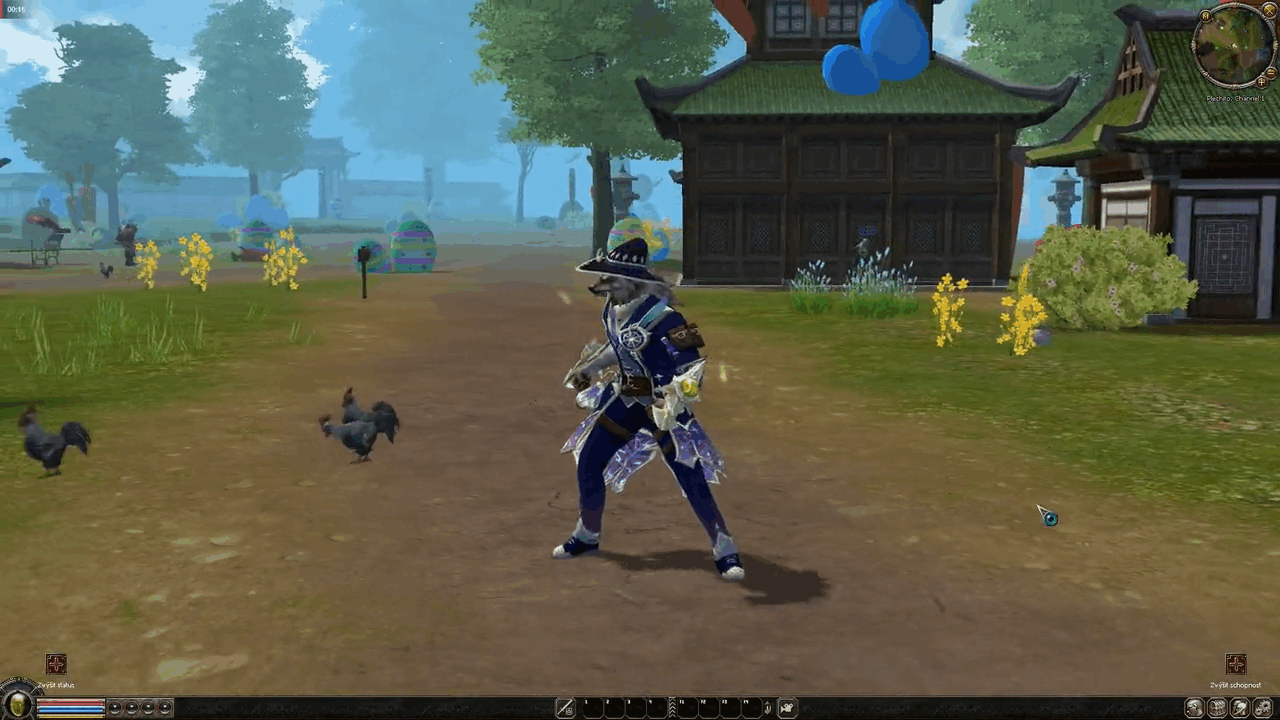Viewport: 1280px width, 720px height.
Task: Zoom in the minimap with the plus button
Action: point(1261,82)
